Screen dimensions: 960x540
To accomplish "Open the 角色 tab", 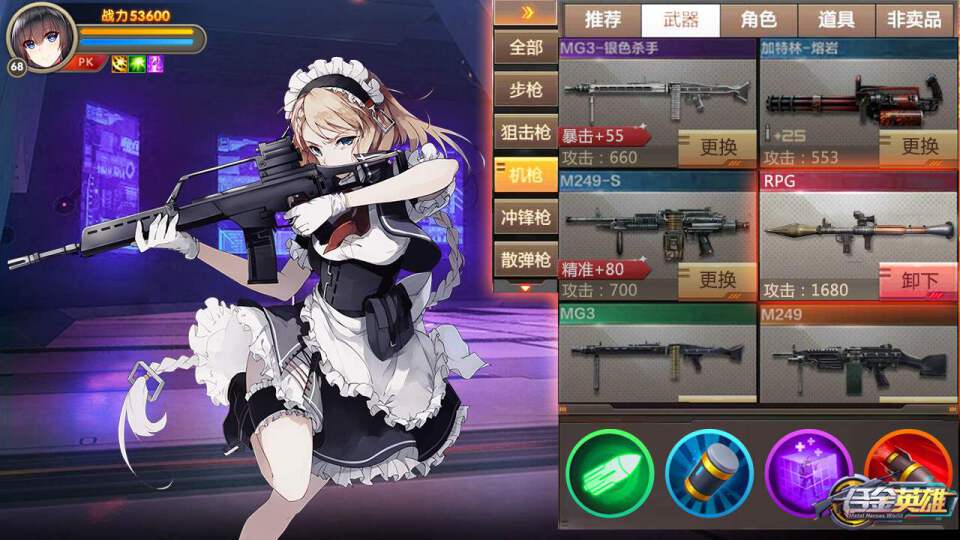I will (759, 19).
